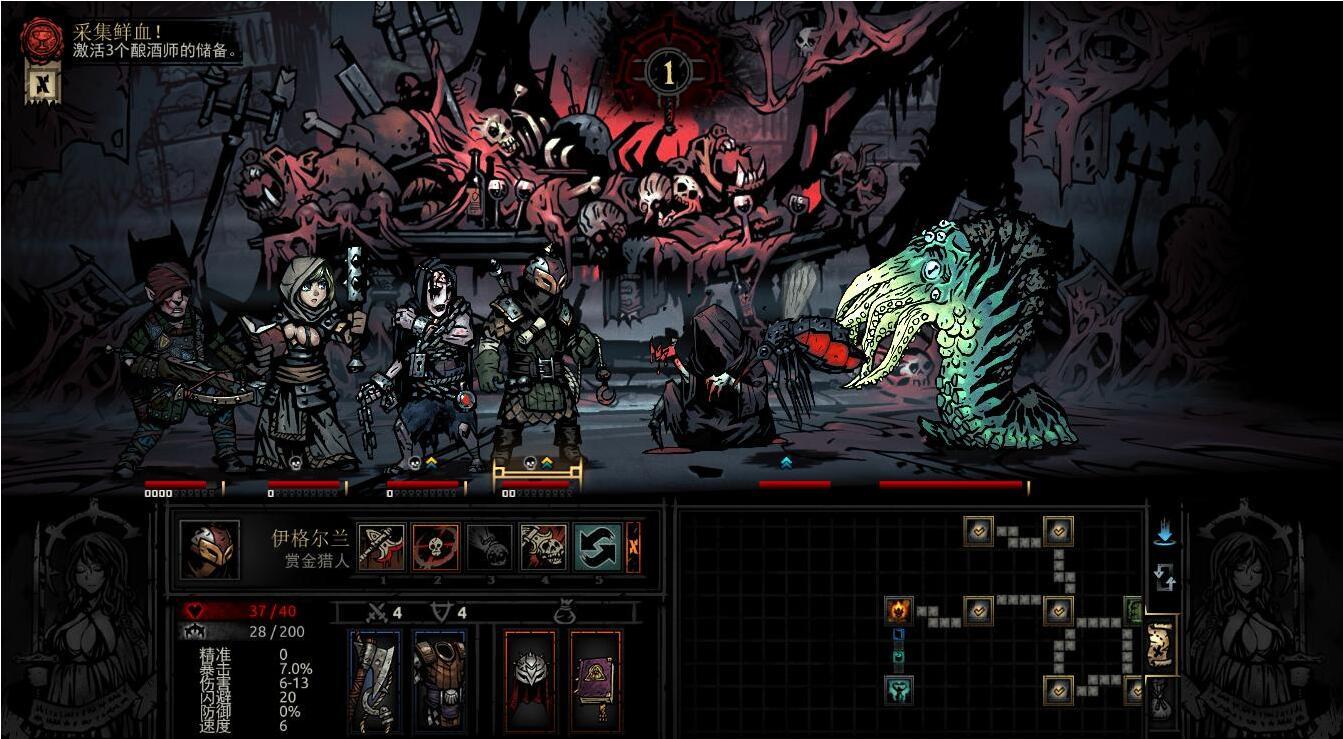Toggle the swap arrows icon beside the map
This screenshot has height=739, width=1343.
(x=1164, y=576)
